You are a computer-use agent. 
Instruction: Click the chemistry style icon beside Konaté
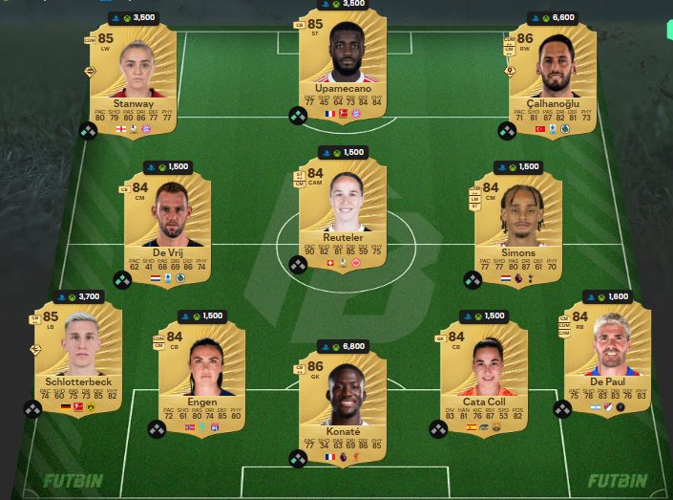coord(298,458)
